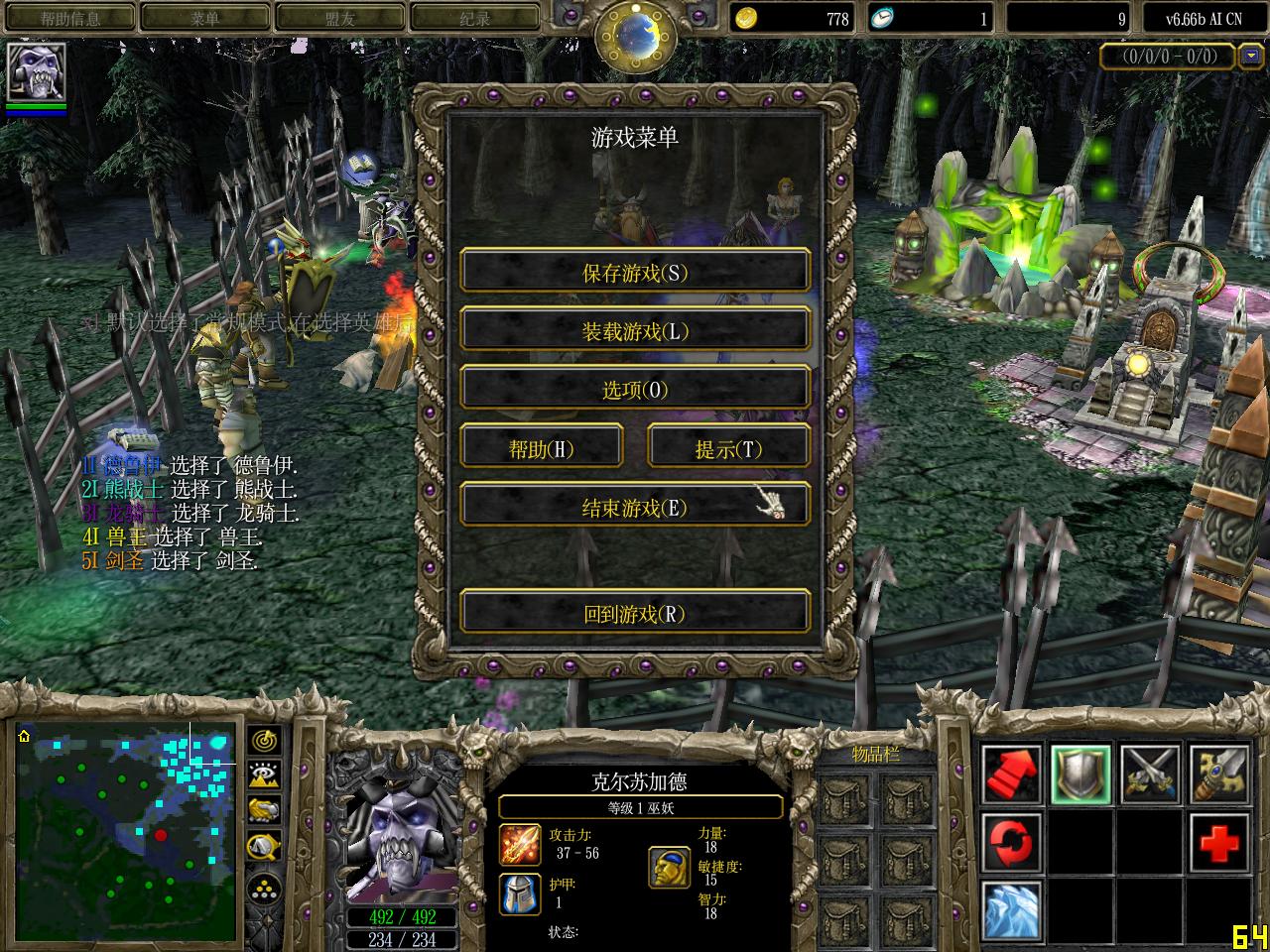The height and width of the screenshot is (952, 1270).
Task: Click the red upgrade arrow ability icon
Action: (1011, 774)
